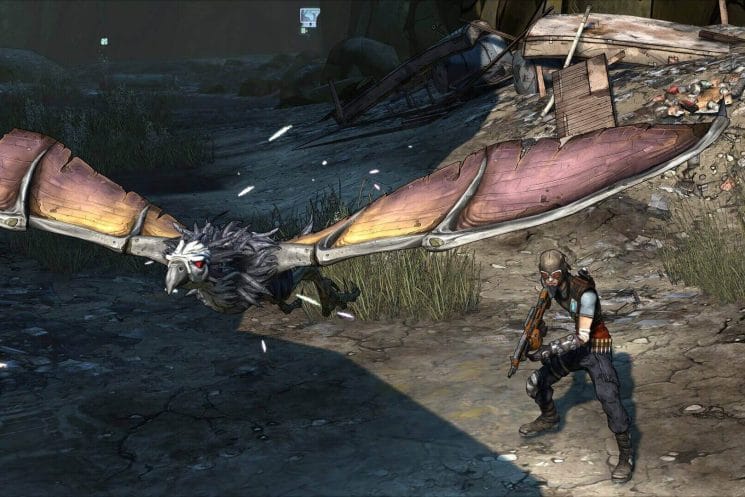Screen dimensions: 745x497
Task: Select the objective waypoint marker icon
Action: [310, 17]
